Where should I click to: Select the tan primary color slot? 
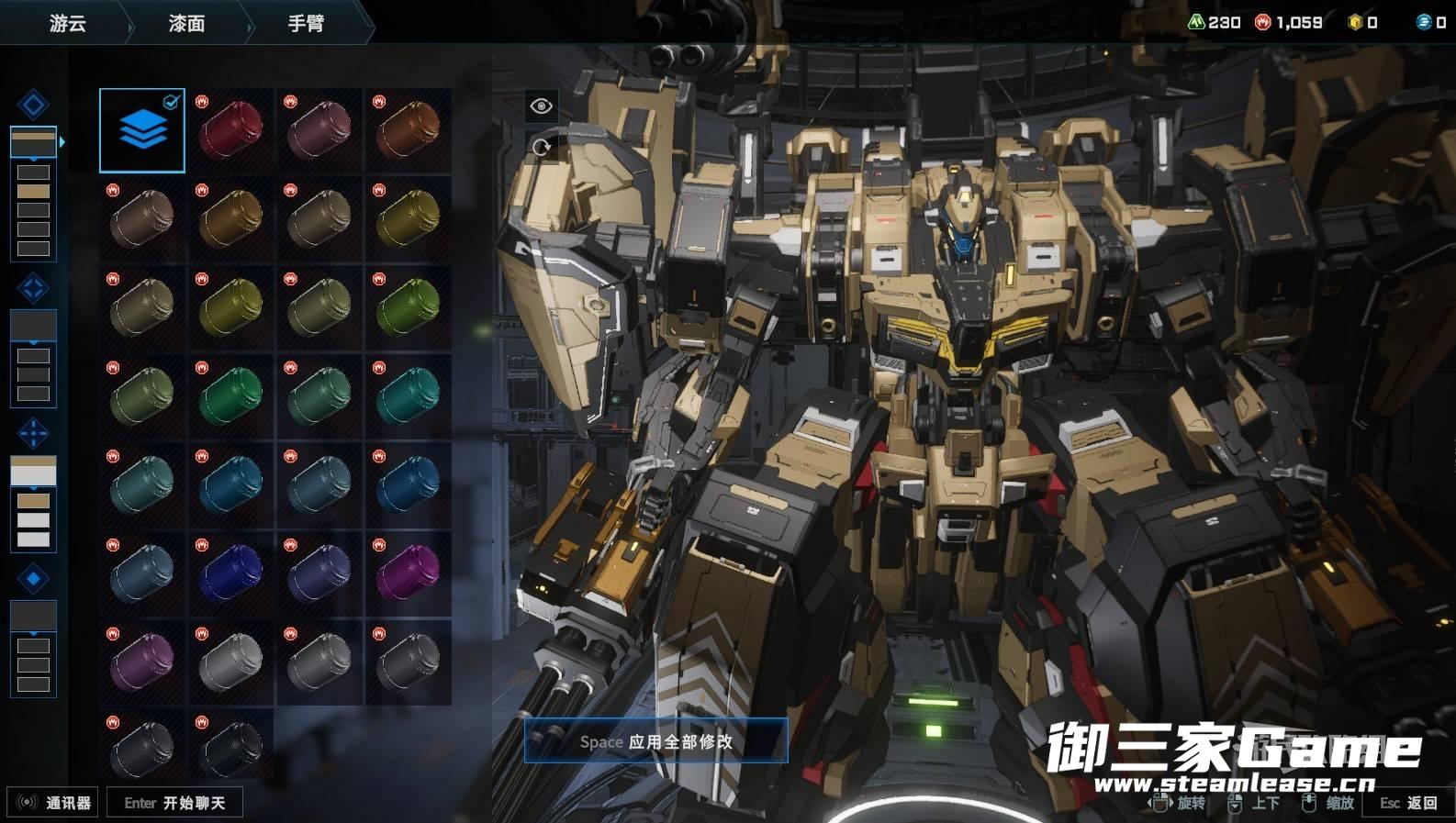click(x=33, y=141)
